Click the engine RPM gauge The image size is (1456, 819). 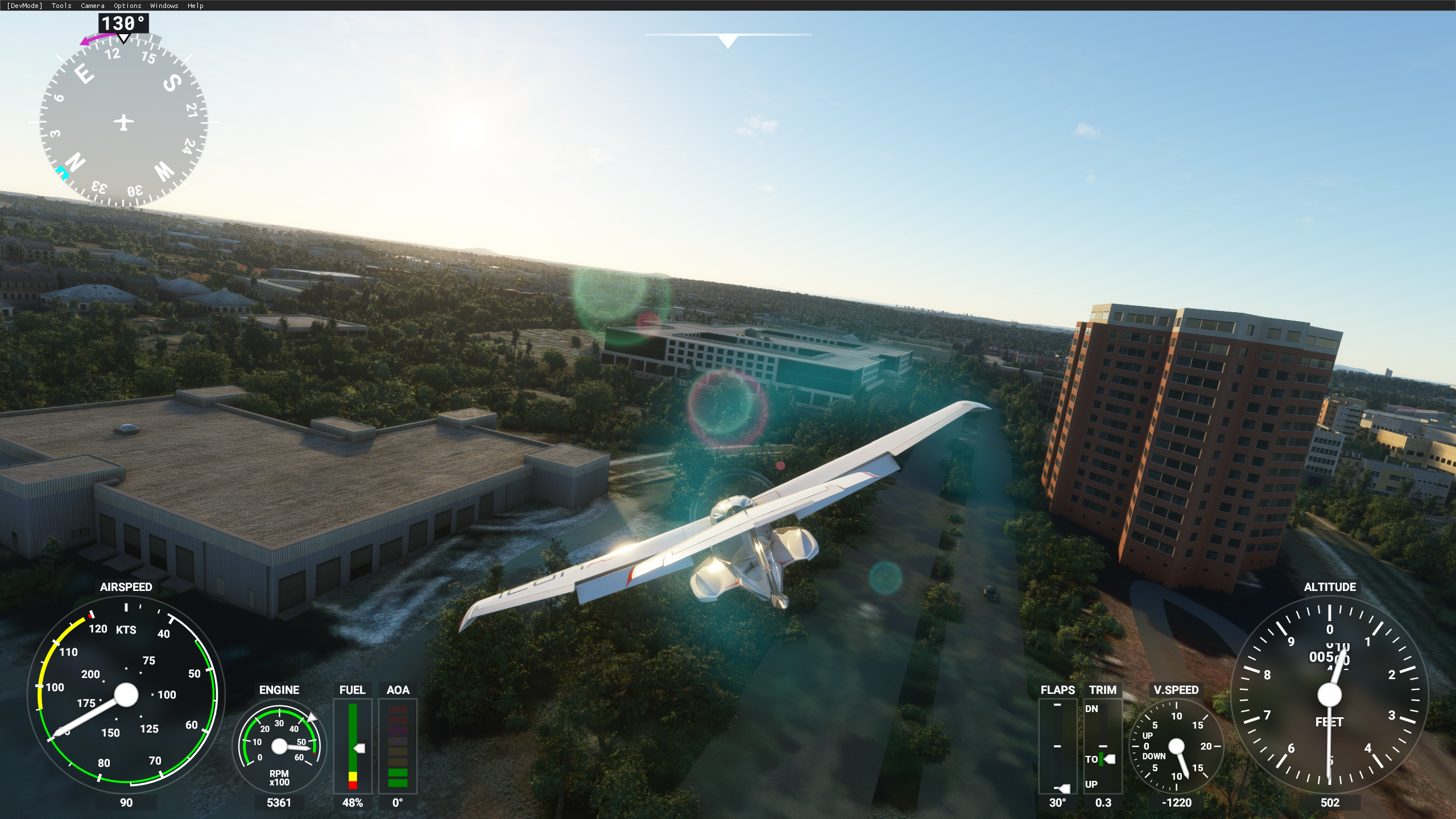click(x=279, y=746)
